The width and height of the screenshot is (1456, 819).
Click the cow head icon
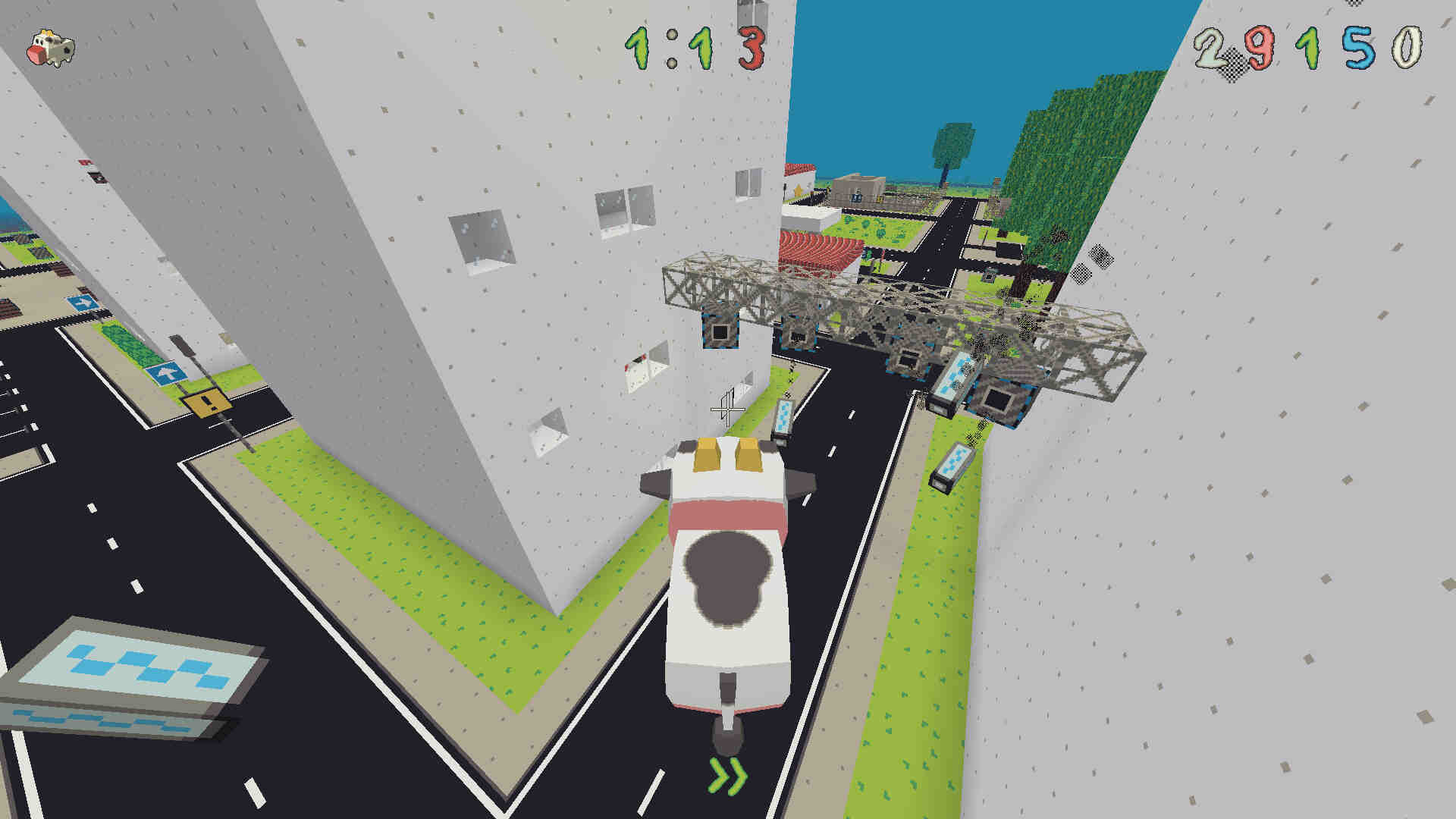51,49
